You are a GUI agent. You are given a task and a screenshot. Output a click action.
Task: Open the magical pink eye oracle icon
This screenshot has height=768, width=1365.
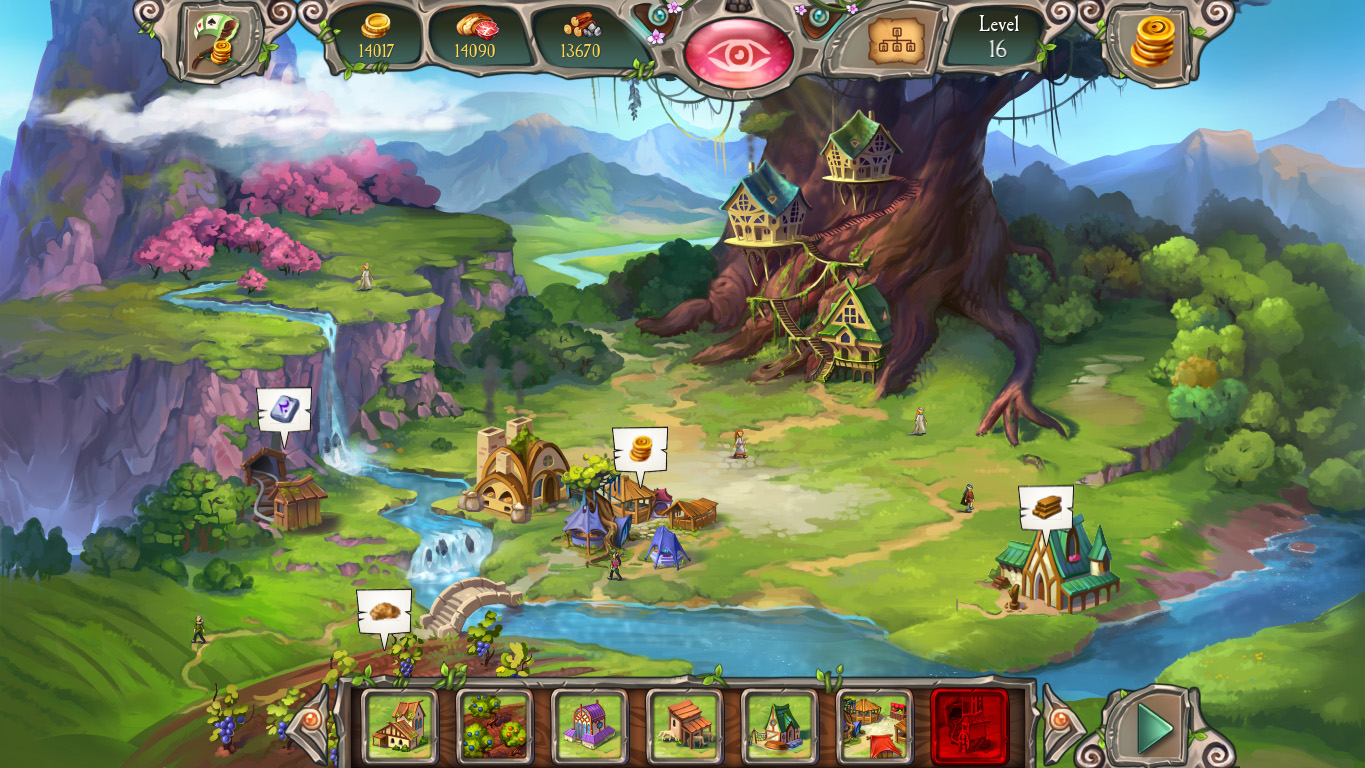pos(737,45)
